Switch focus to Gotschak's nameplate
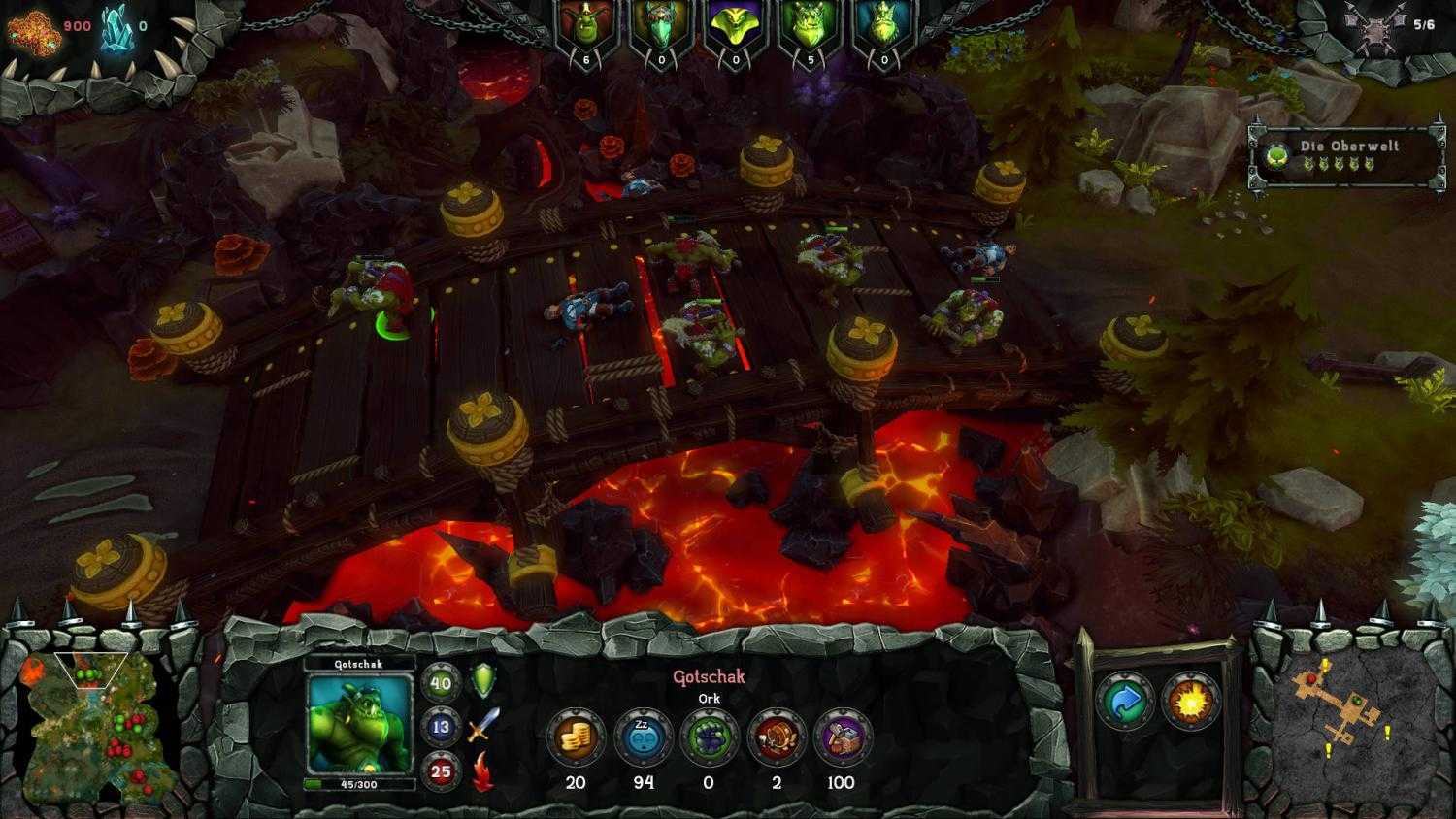The width and height of the screenshot is (1456, 819). point(357,666)
